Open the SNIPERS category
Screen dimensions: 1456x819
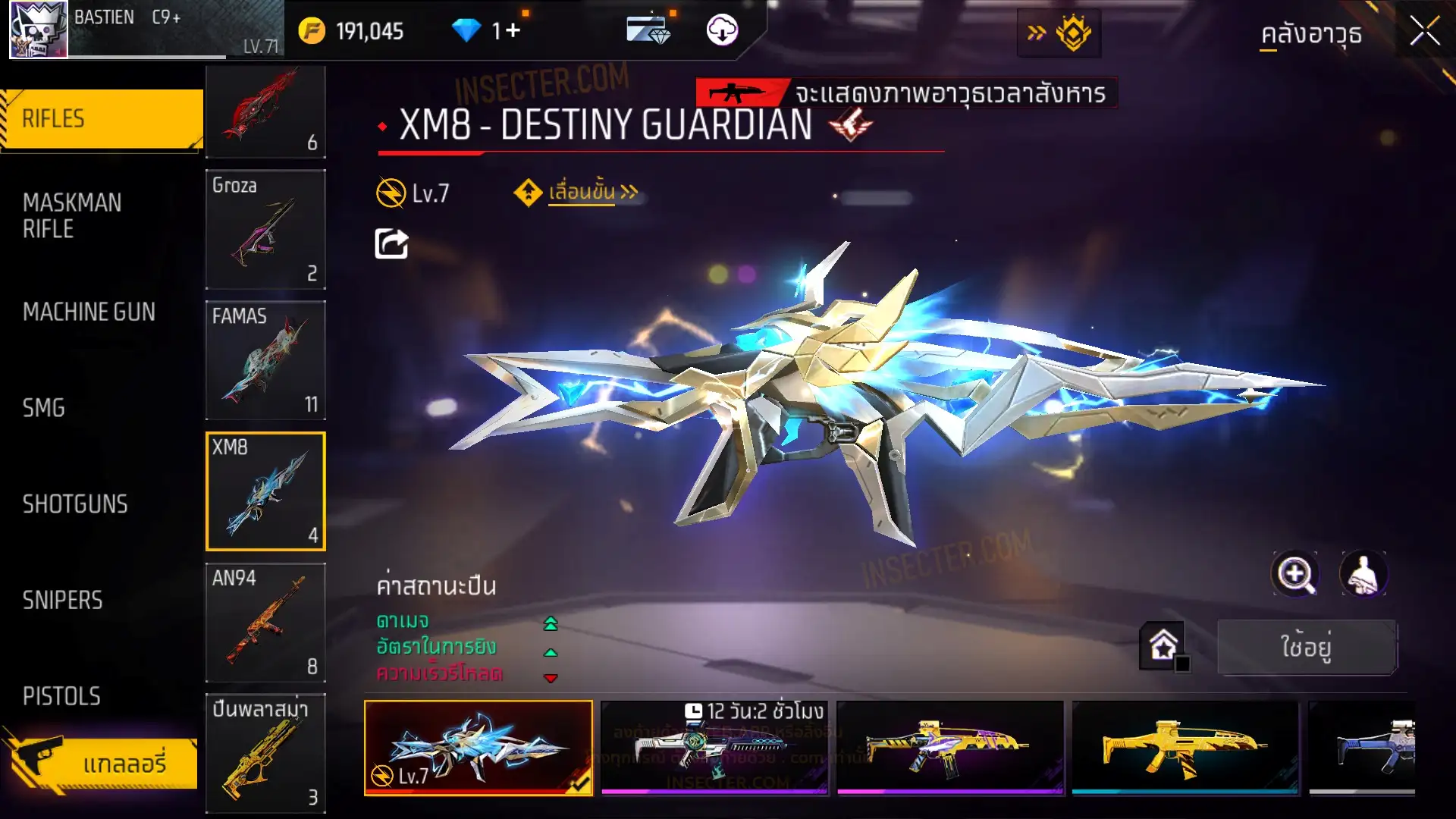[x=62, y=601]
